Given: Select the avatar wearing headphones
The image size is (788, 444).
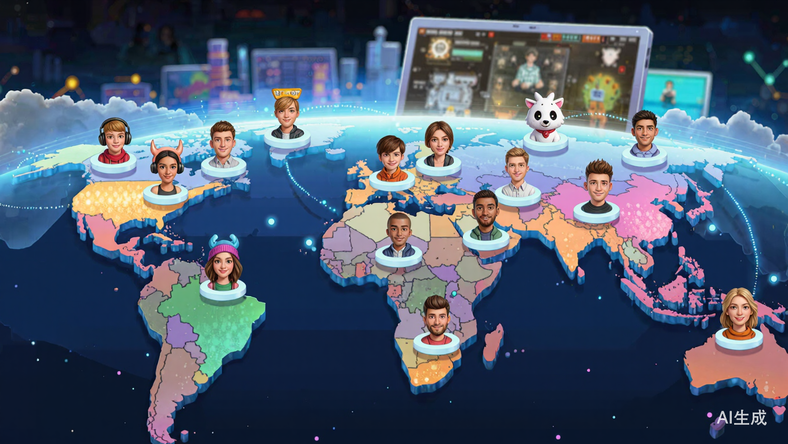Looking at the screenshot, I should (113, 141).
